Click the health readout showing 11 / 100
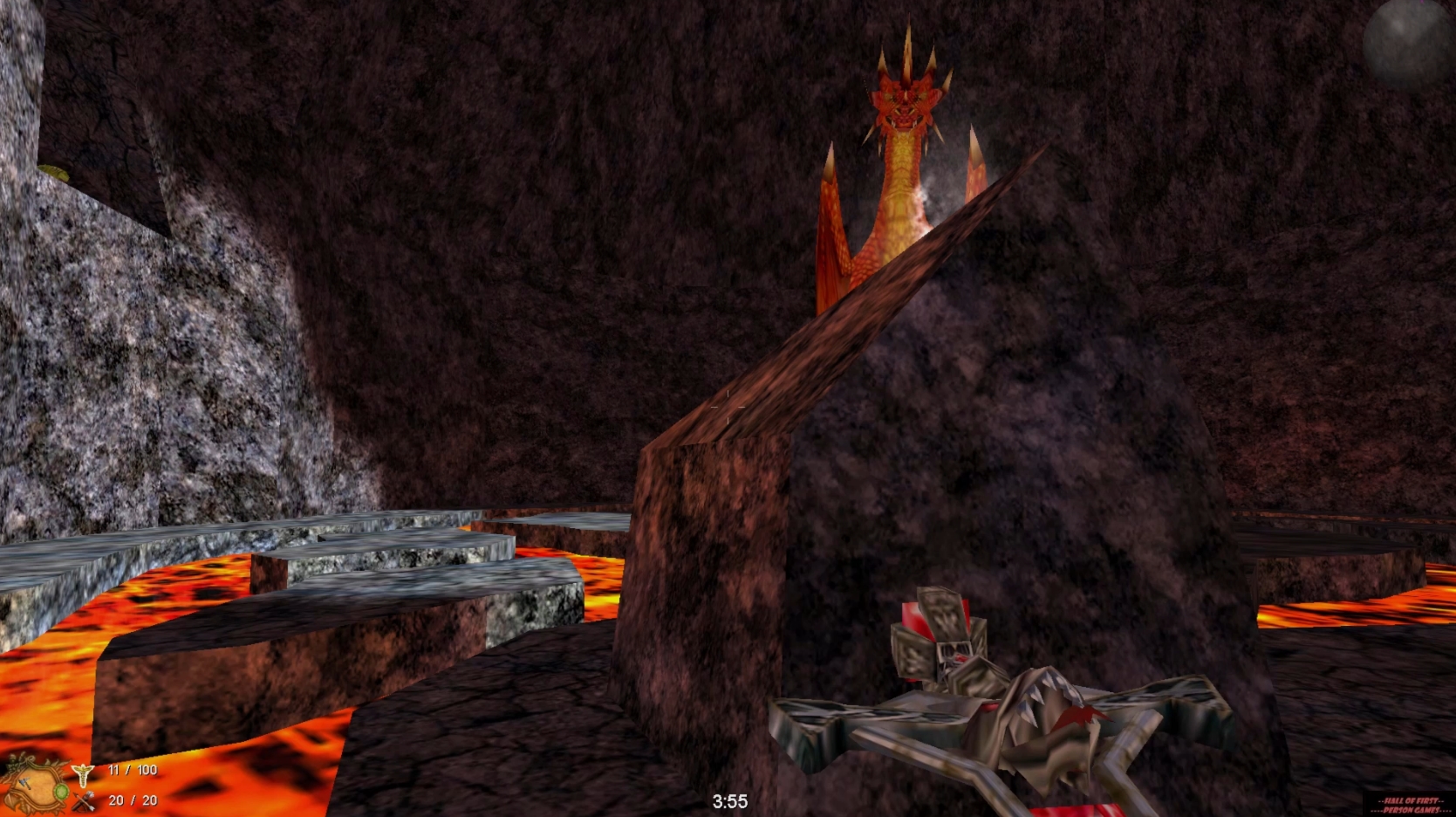 (133, 771)
